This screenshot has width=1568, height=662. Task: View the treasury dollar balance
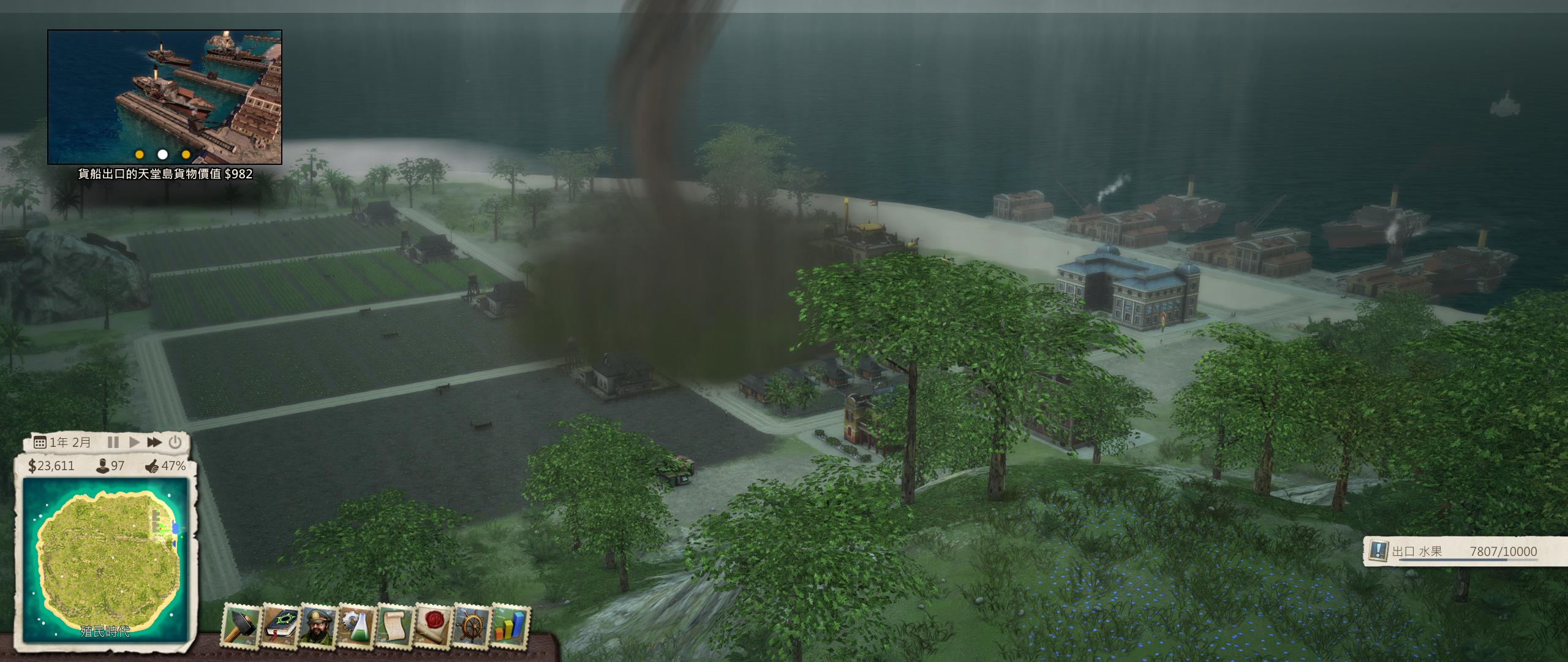tap(51, 466)
